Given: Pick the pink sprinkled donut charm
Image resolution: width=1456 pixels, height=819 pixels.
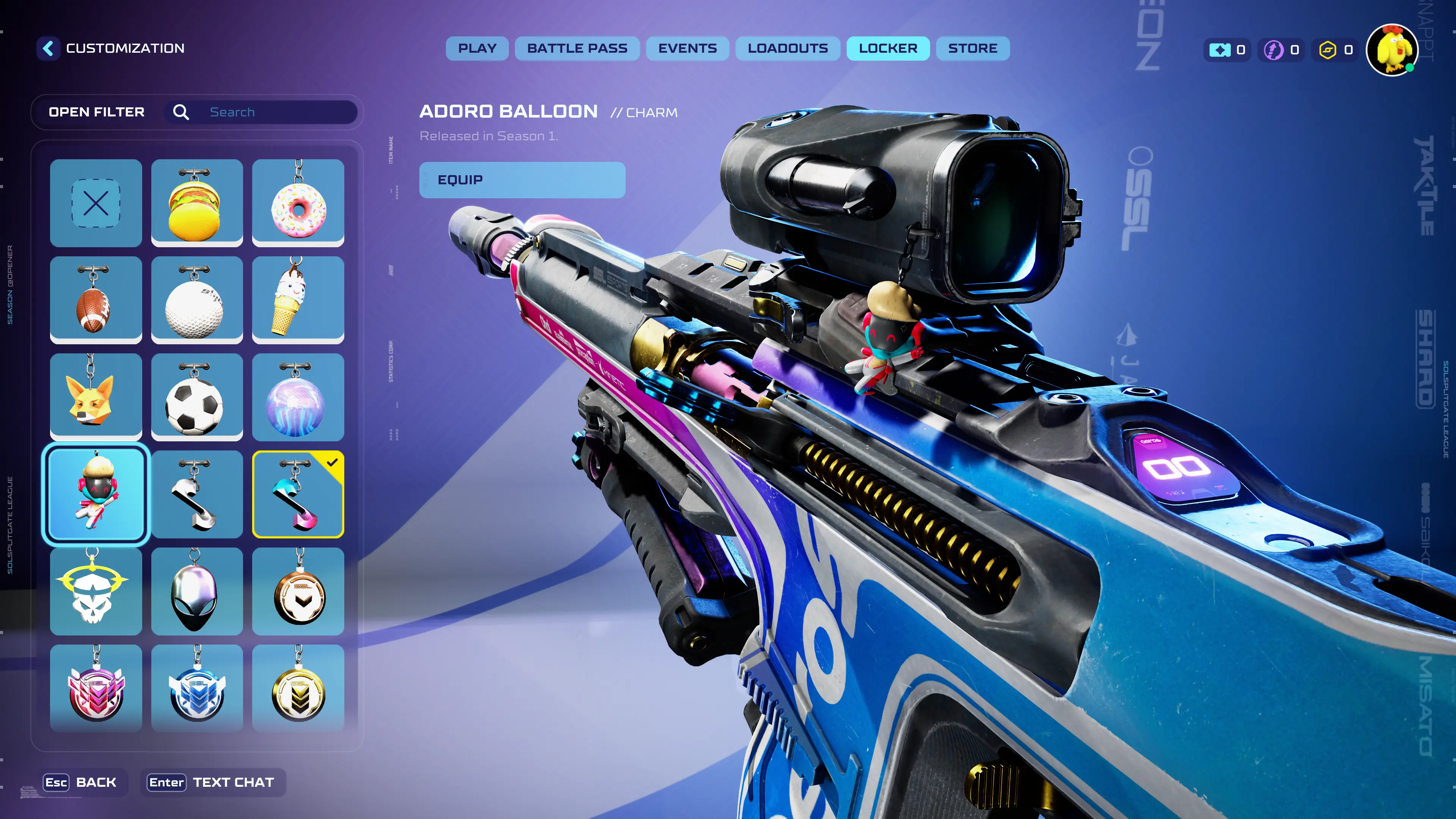Looking at the screenshot, I should [298, 203].
